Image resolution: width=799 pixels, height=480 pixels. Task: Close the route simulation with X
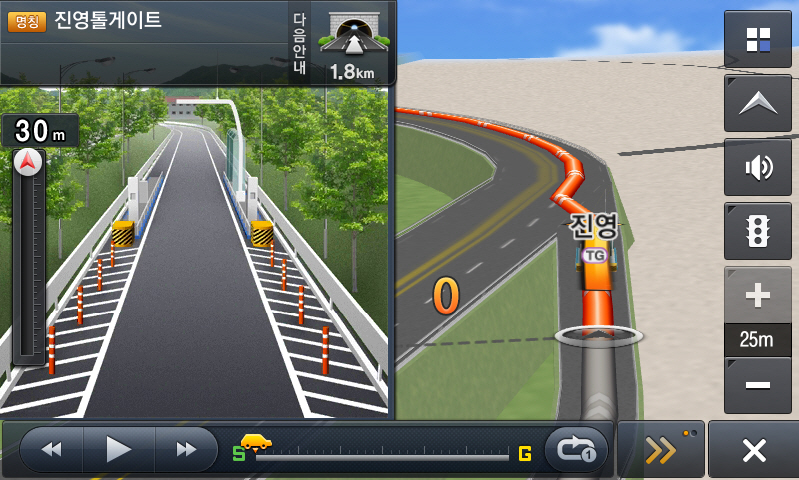753,450
